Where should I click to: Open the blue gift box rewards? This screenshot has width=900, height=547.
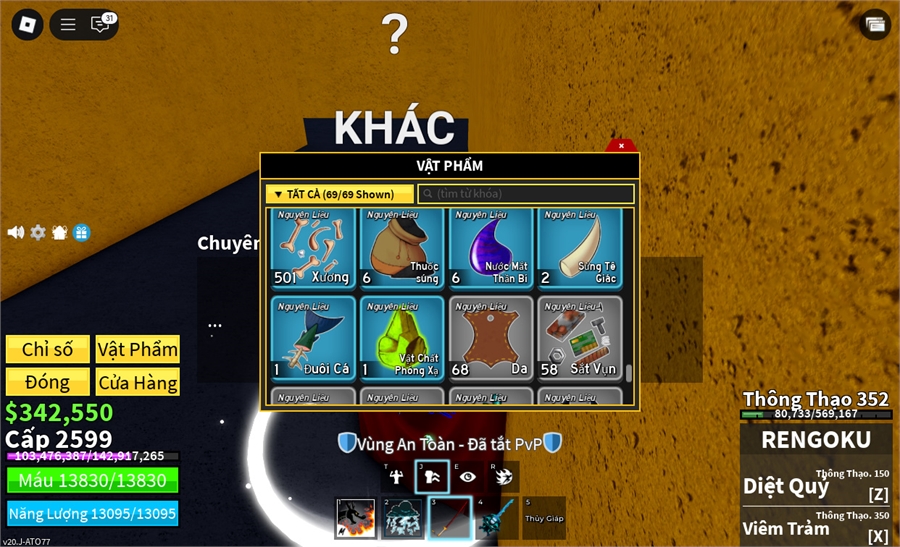coord(81,232)
